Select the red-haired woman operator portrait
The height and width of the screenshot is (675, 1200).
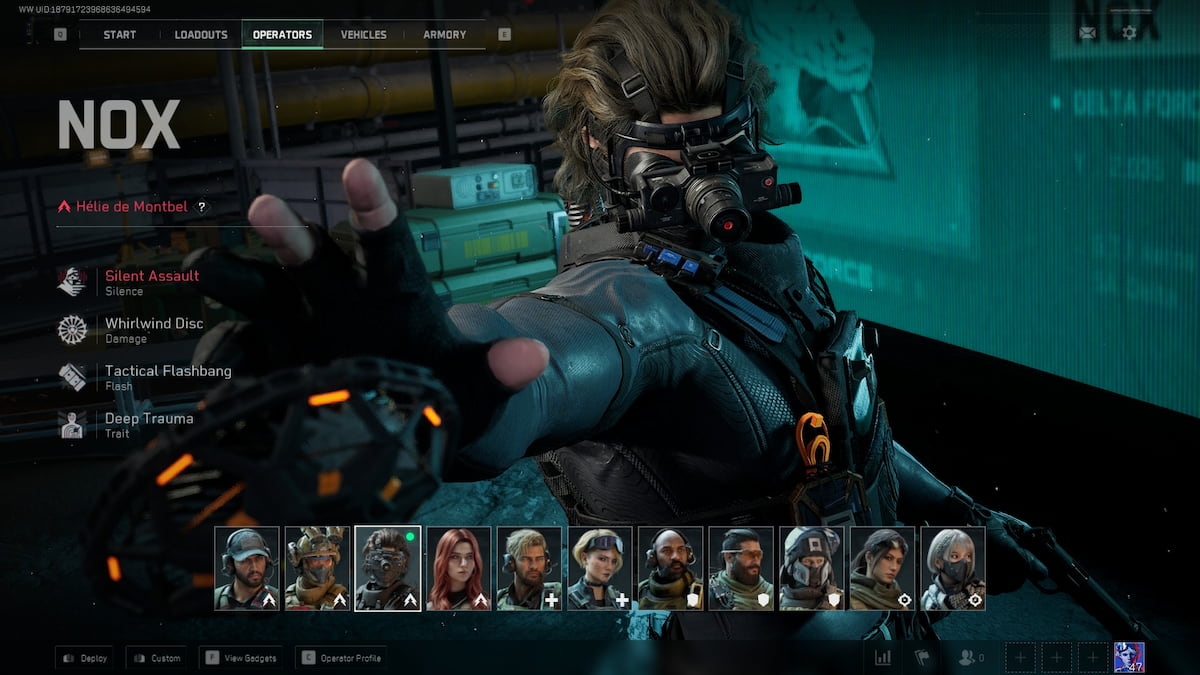click(459, 568)
